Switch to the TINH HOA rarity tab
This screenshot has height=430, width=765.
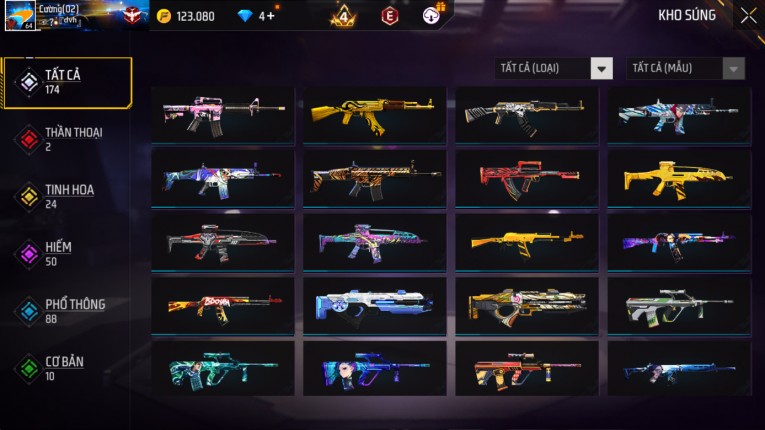67,196
